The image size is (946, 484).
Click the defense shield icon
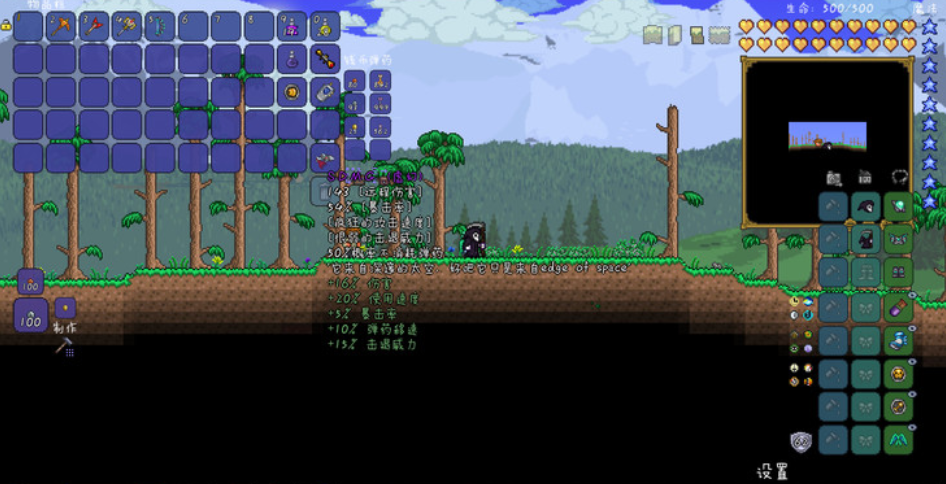click(800, 441)
